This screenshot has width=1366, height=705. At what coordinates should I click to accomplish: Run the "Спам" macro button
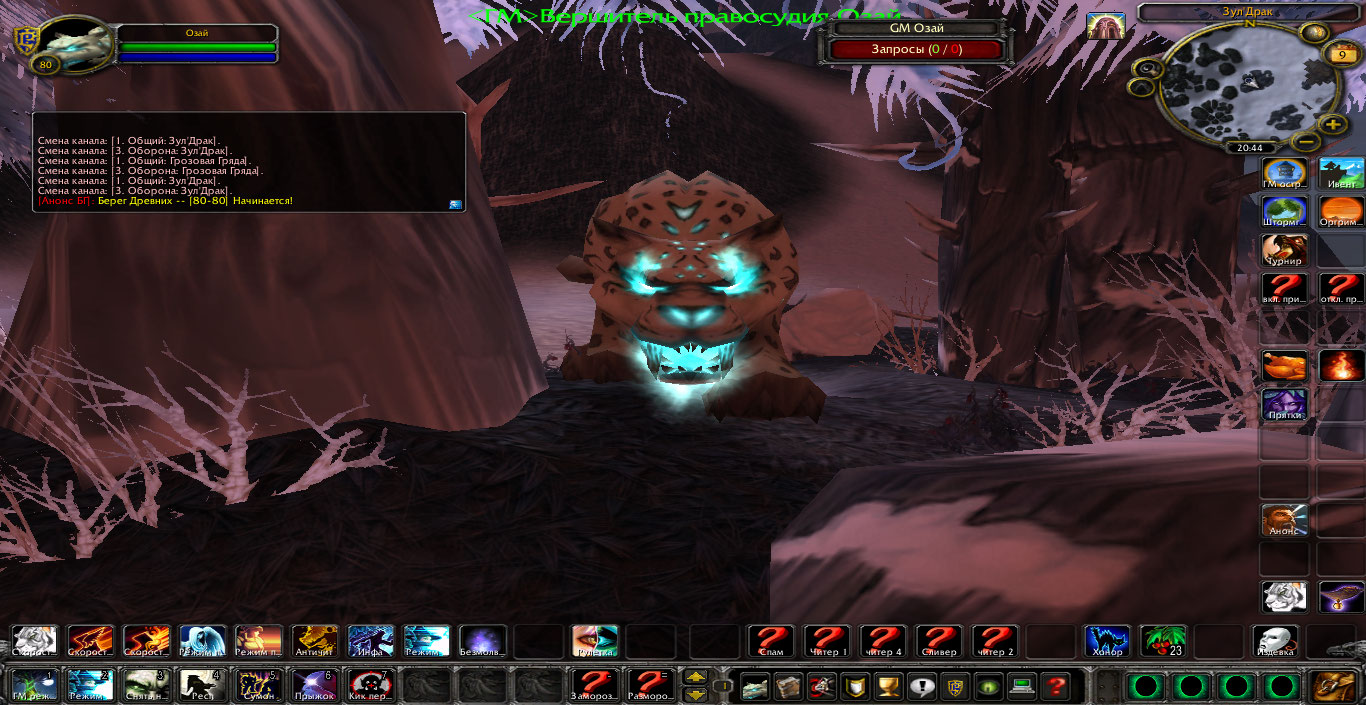coord(771,641)
